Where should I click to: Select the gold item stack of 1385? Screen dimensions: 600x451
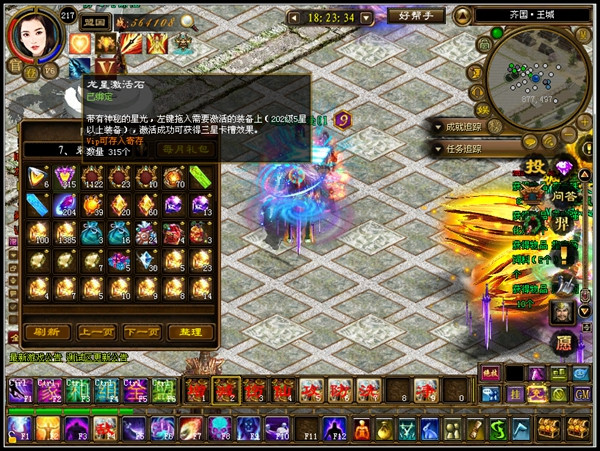[x=67, y=232]
